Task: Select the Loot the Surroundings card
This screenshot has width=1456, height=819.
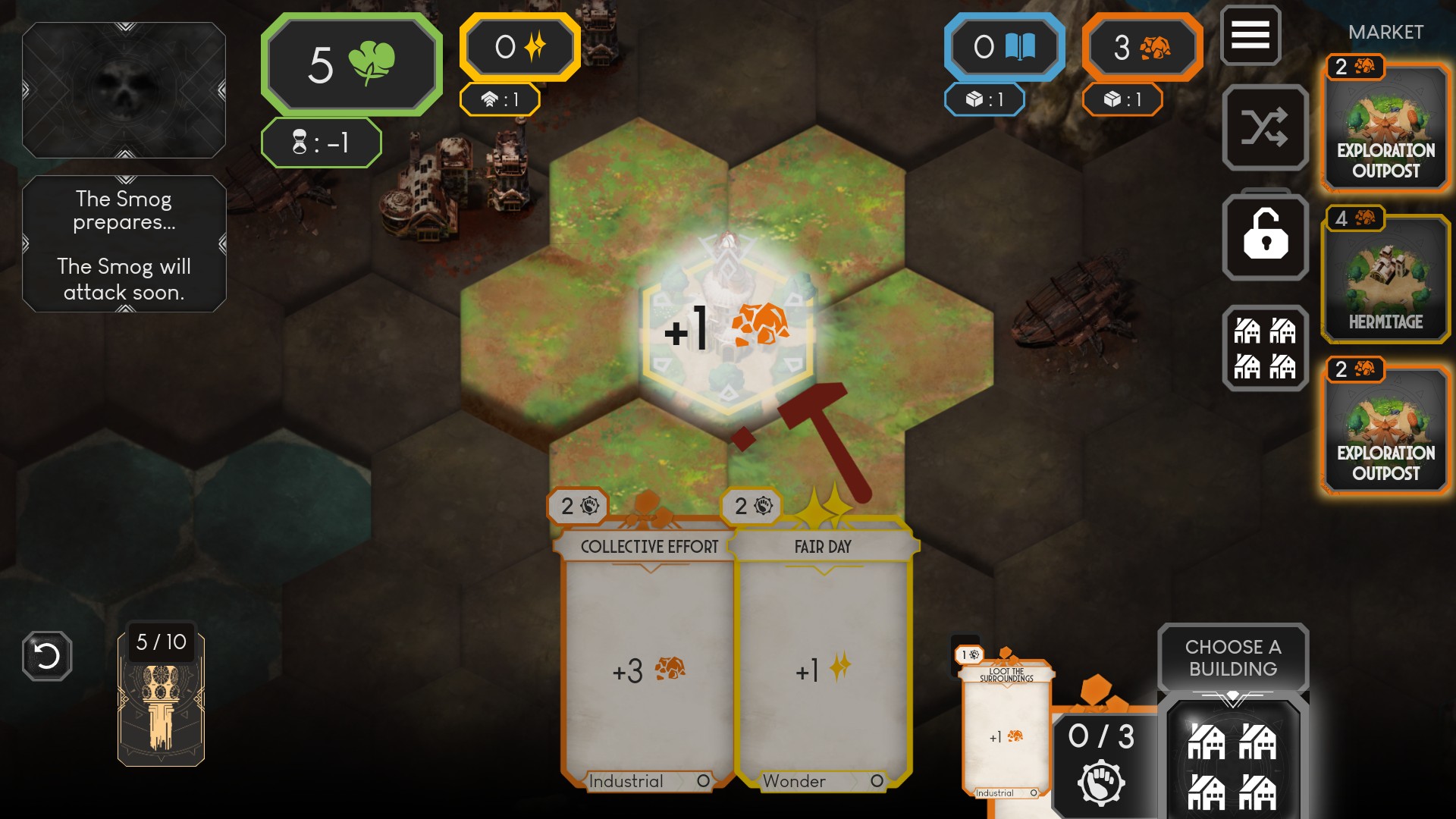Action: [x=1006, y=728]
